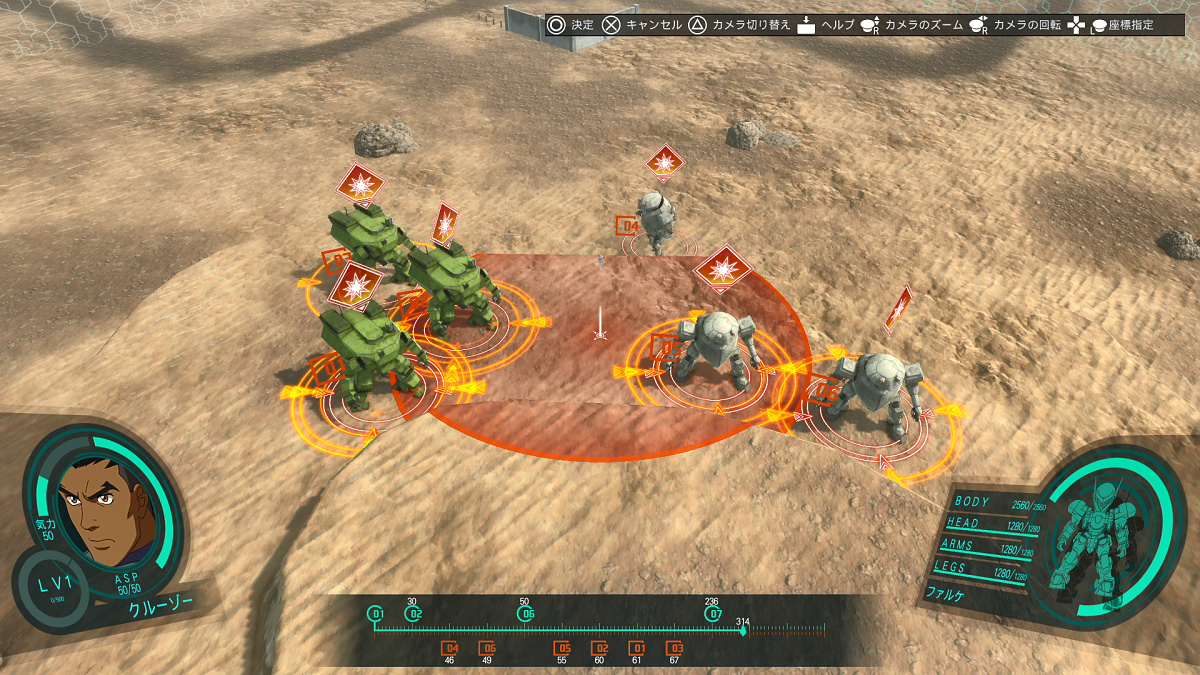1200x675 pixels.
Task: Target the grey mech tagged 05 in the field
Action: tap(716, 345)
